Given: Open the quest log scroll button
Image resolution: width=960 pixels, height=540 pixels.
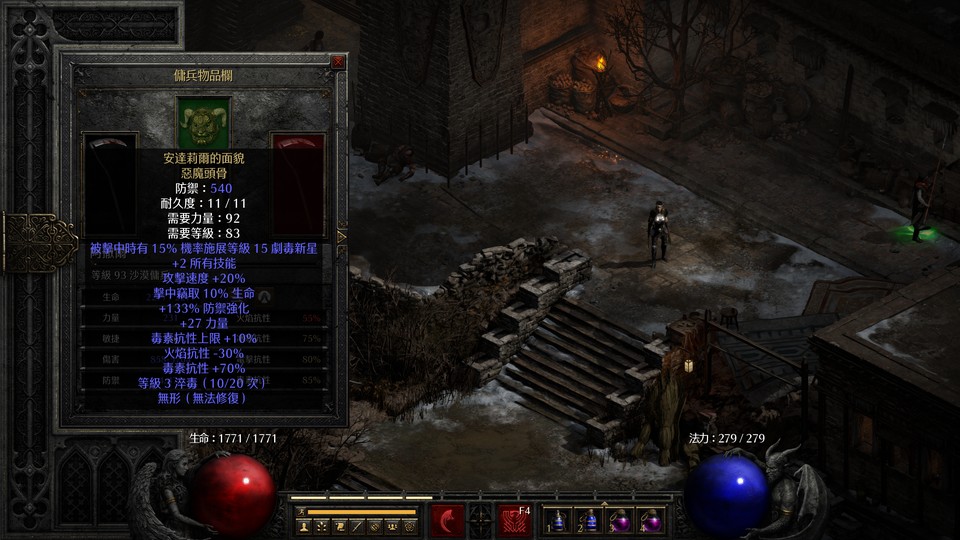Looking at the screenshot, I should click(x=339, y=525).
